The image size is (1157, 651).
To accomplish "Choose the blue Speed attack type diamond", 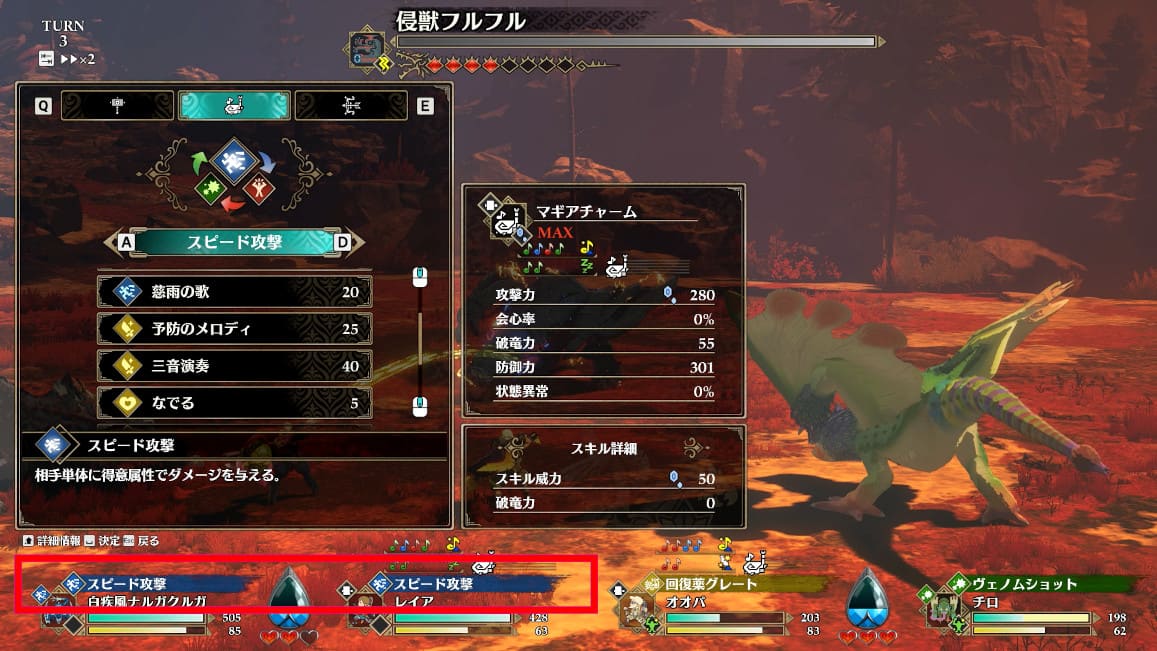I will point(233,159).
